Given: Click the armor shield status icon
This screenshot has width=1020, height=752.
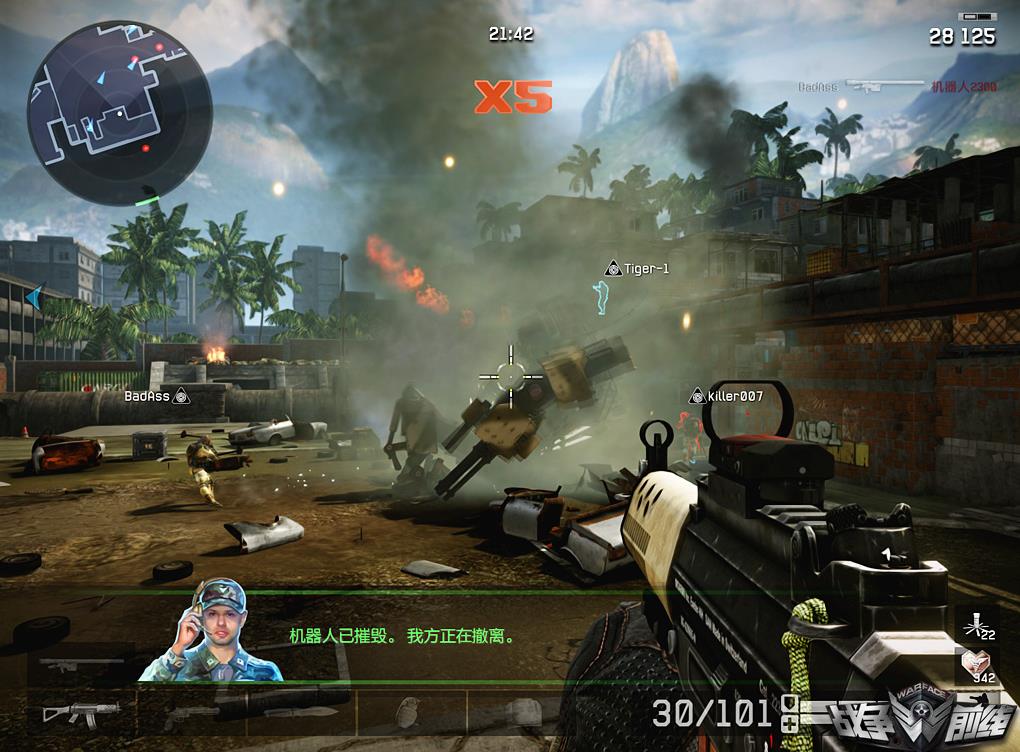Looking at the screenshot, I should (x=790, y=704).
